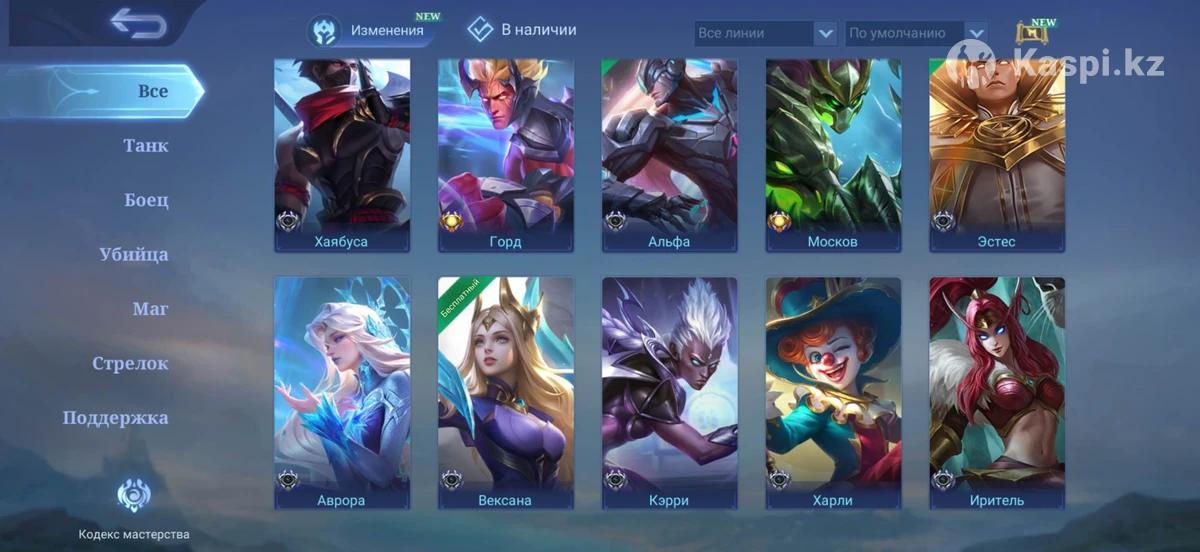This screenshot has height=552, width=1200.
Task: Go back using the return arrow
Action: coord(138,23)
